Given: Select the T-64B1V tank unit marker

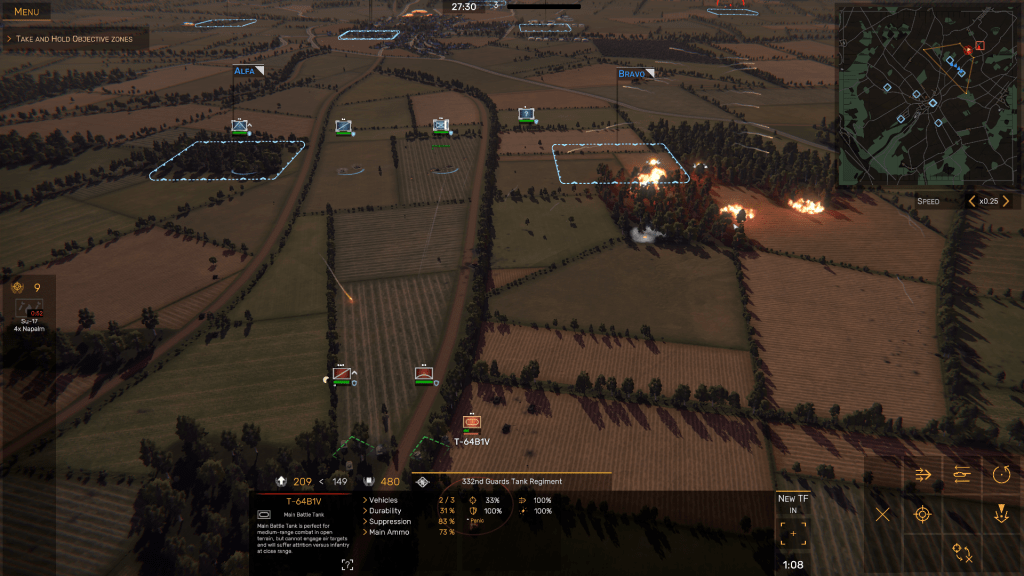Looking at the screenshot, I should 472,424.
